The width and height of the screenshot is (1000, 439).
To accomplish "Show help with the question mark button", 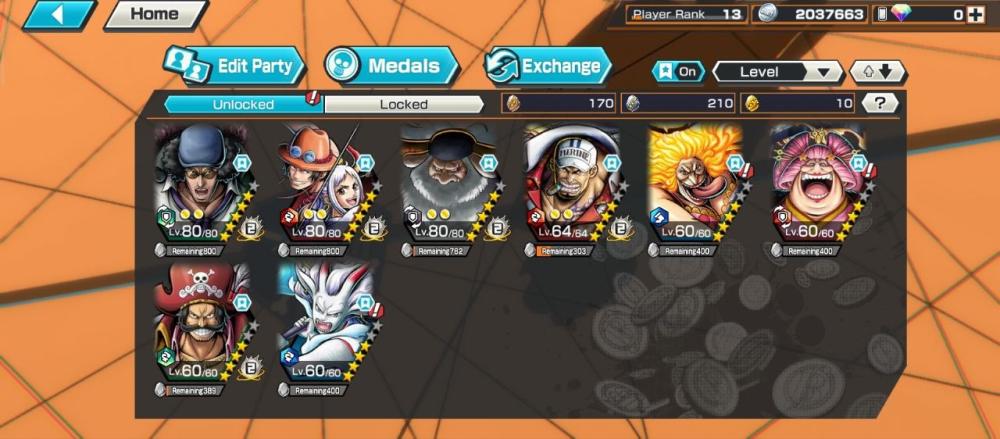I will 879,103.
